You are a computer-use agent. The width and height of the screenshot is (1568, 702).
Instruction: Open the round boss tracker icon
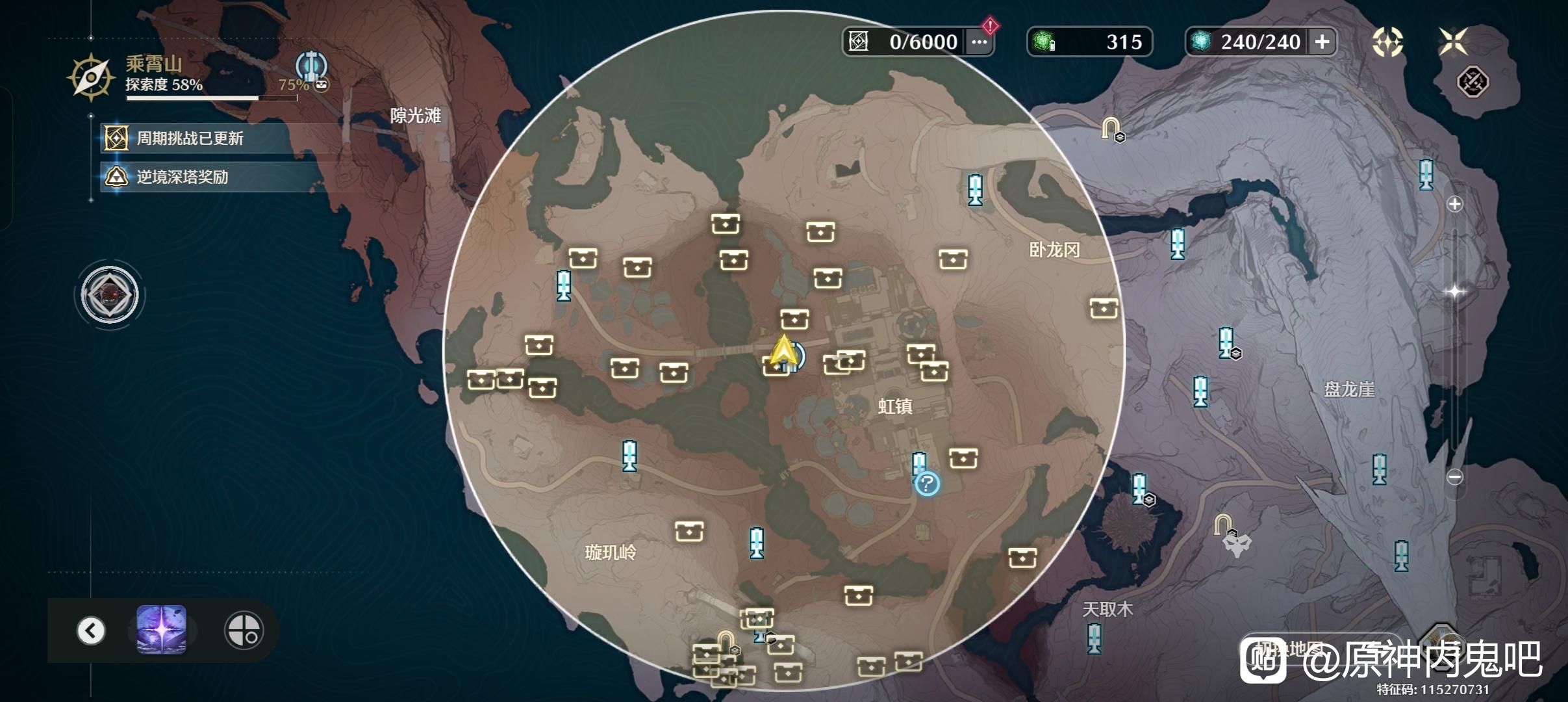click(x=110, y=295)
